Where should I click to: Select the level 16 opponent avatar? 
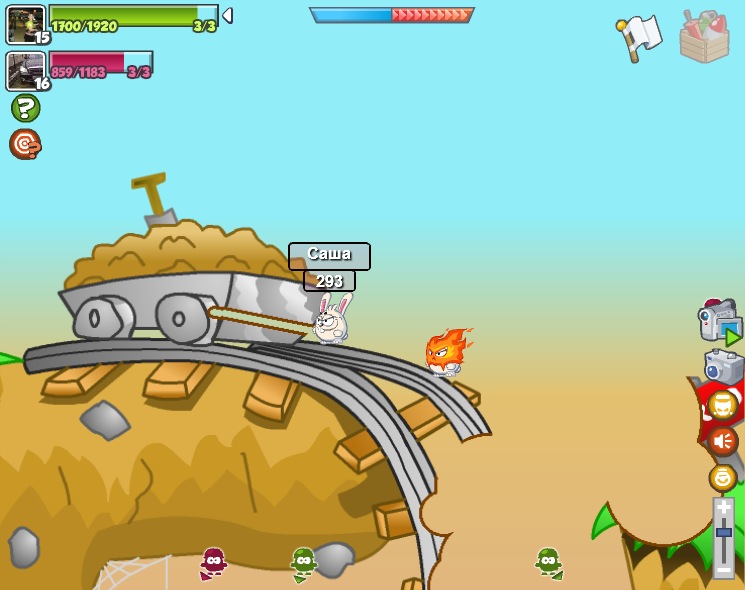point(25,70)
